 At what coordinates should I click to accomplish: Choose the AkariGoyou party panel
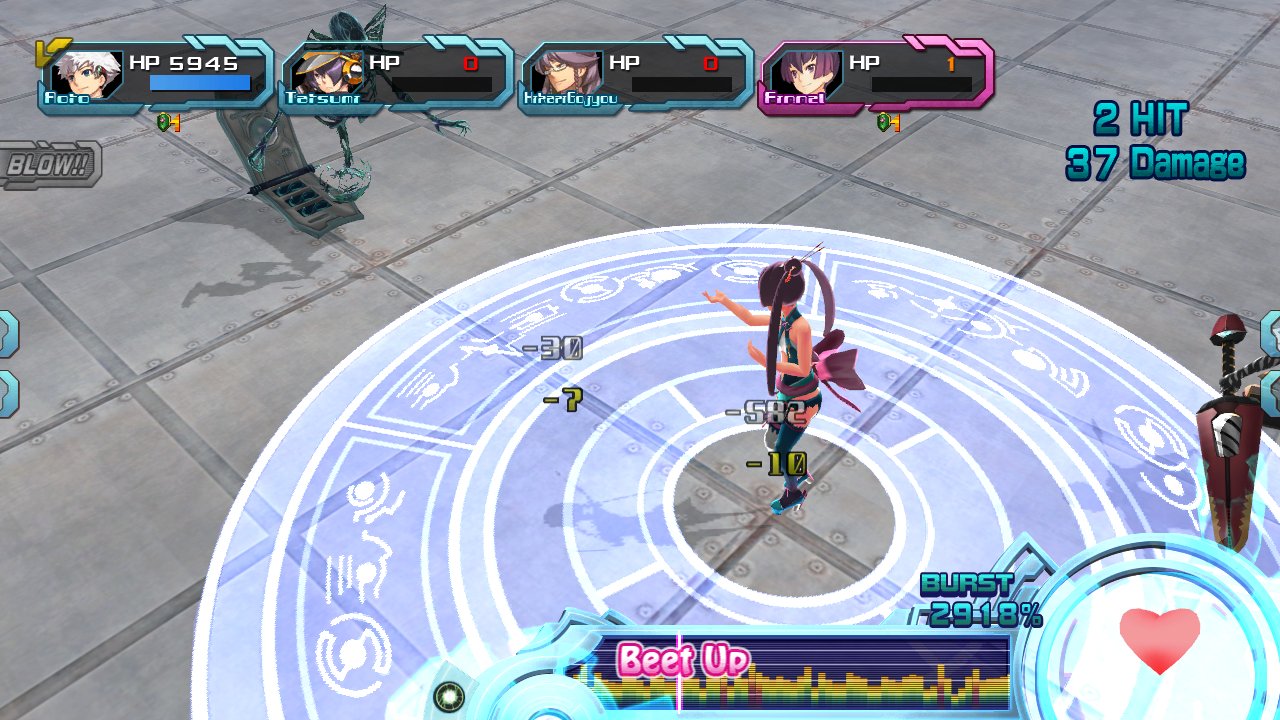pyautogui.click(x=637, y=75)
